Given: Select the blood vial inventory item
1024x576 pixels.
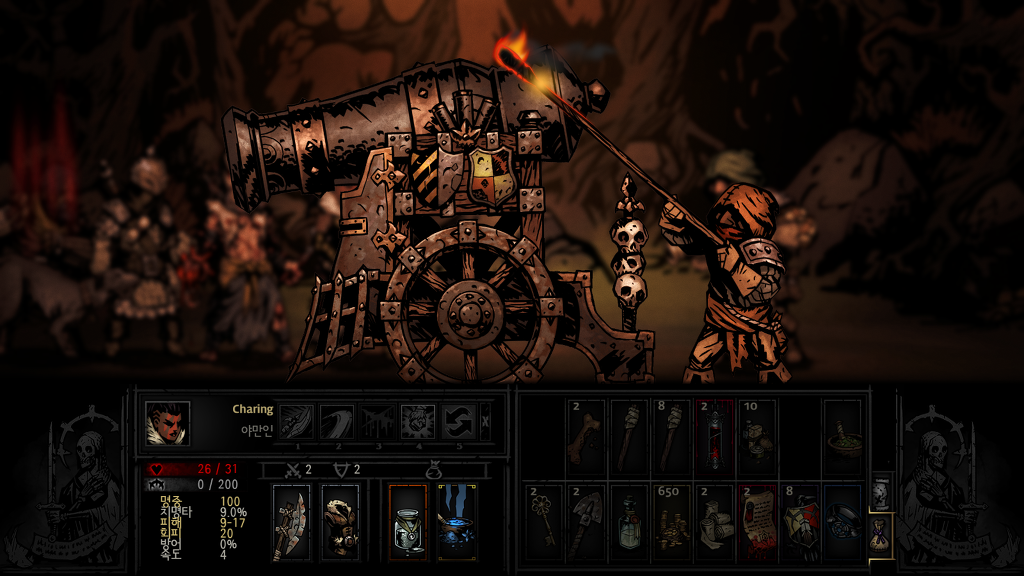Looking at the screenshot, I should tap(714, 437).
